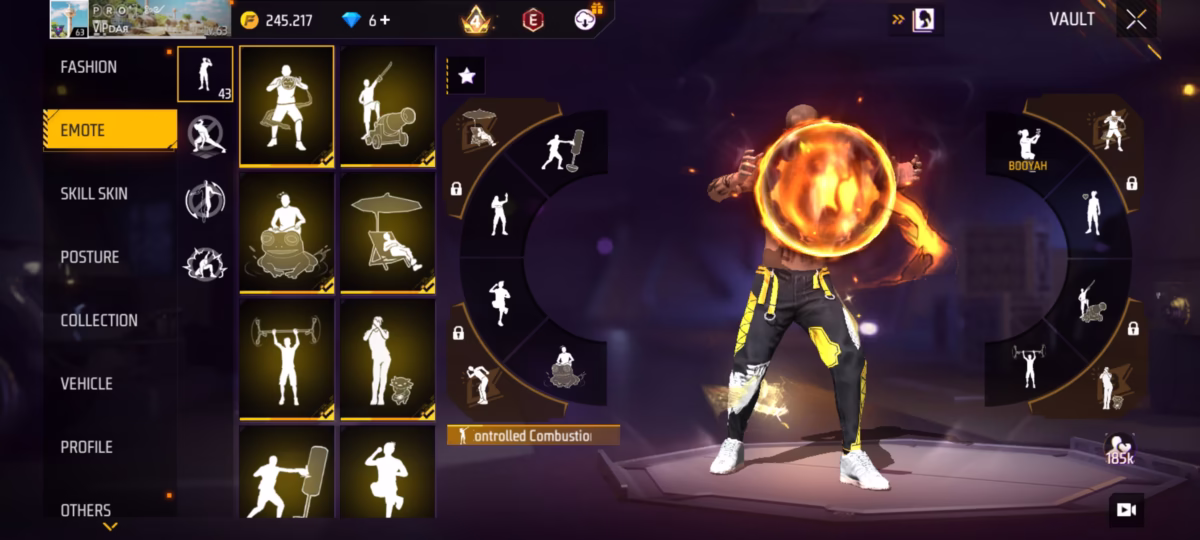Select the Booyah emote wheel slot
The width and height of the screenshot is (1200, 540).
(1028, 148)
